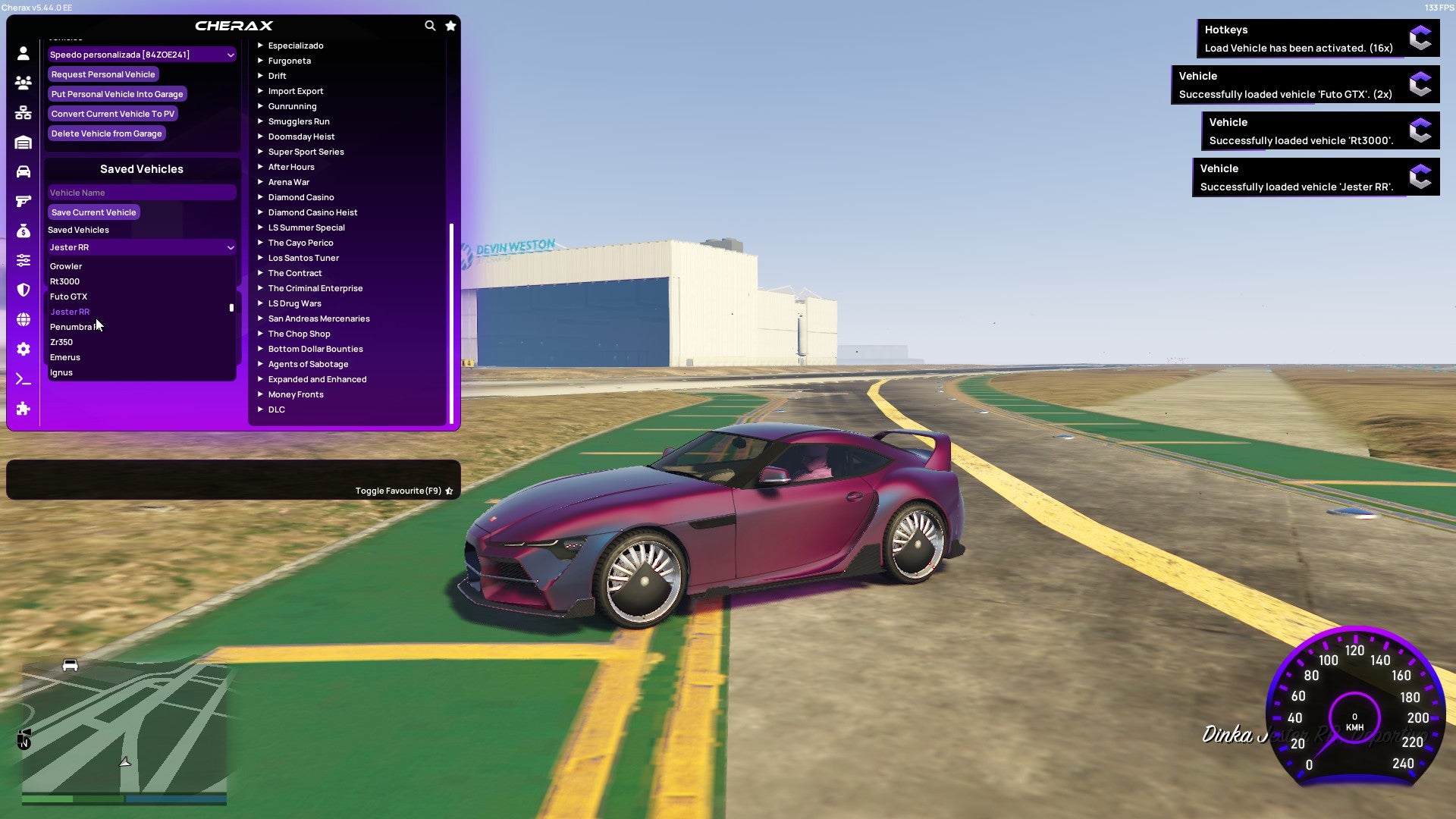Select the Online Players group icon
The width and height of the screenshot is (1456, 819).
point(23,83)
